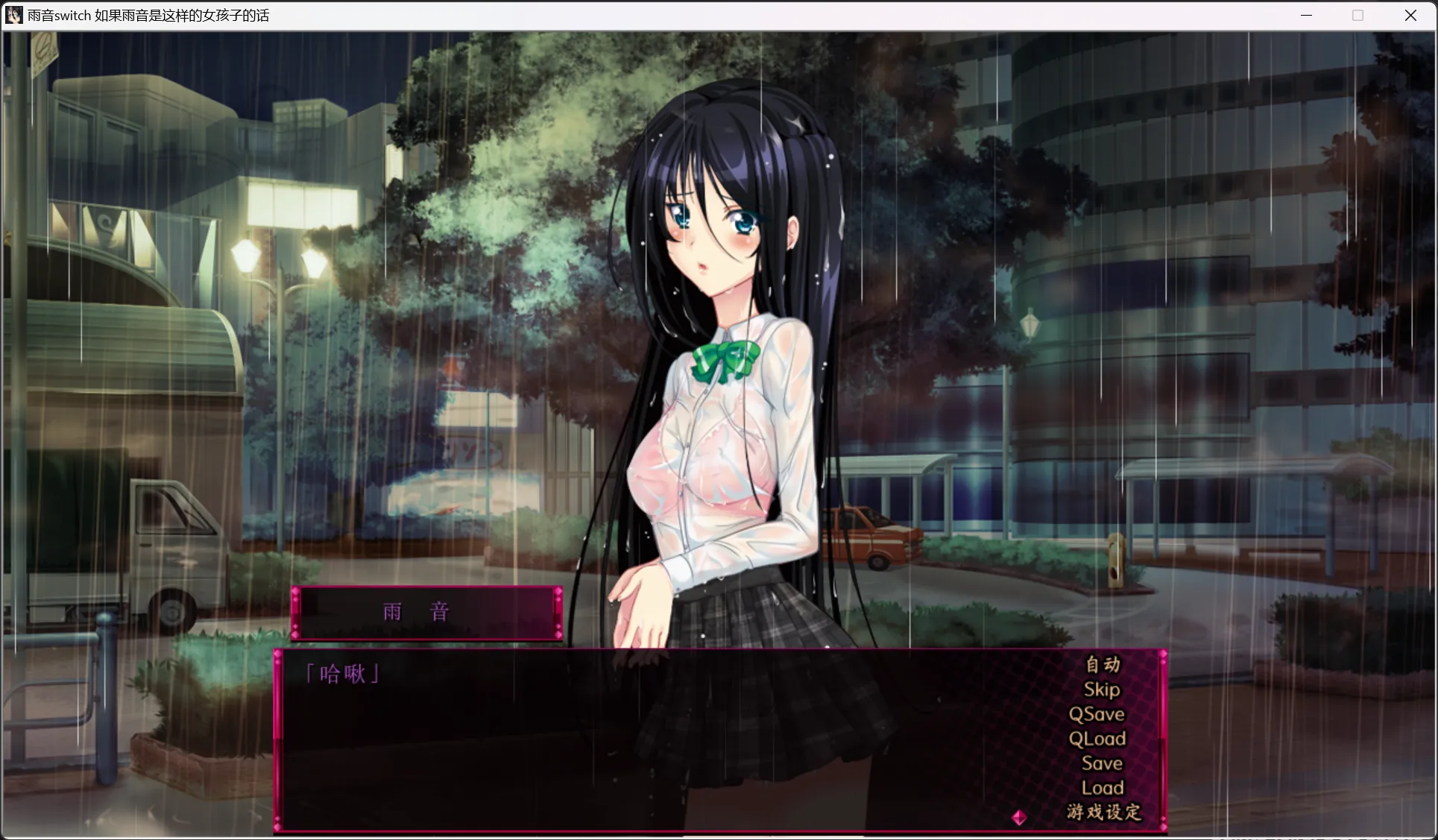The image size is (1438, 840).
Task: Quick load progress with QLoad
Action: pos(1098,739)
